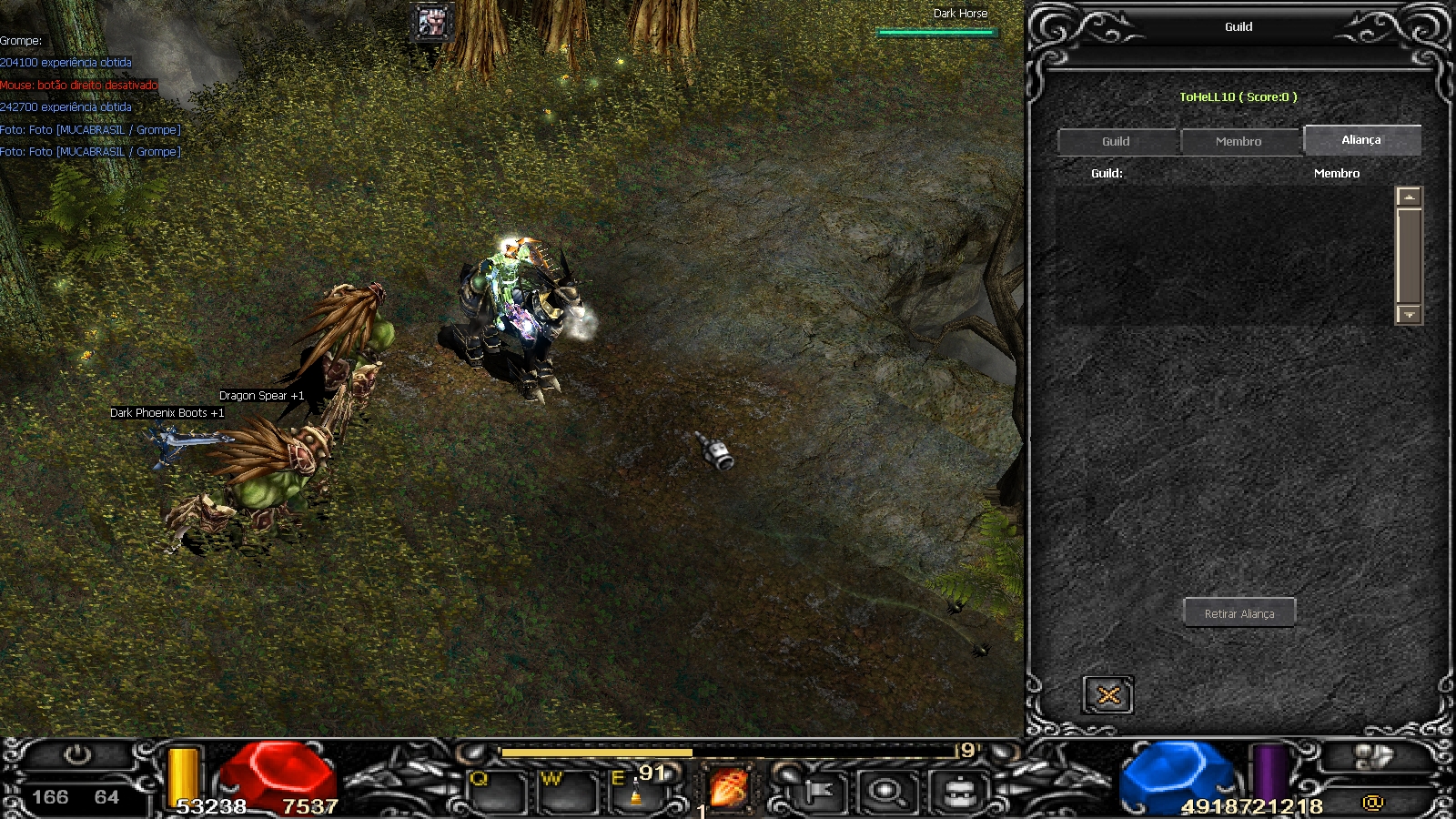Click the power button icon

coord(77,754)
